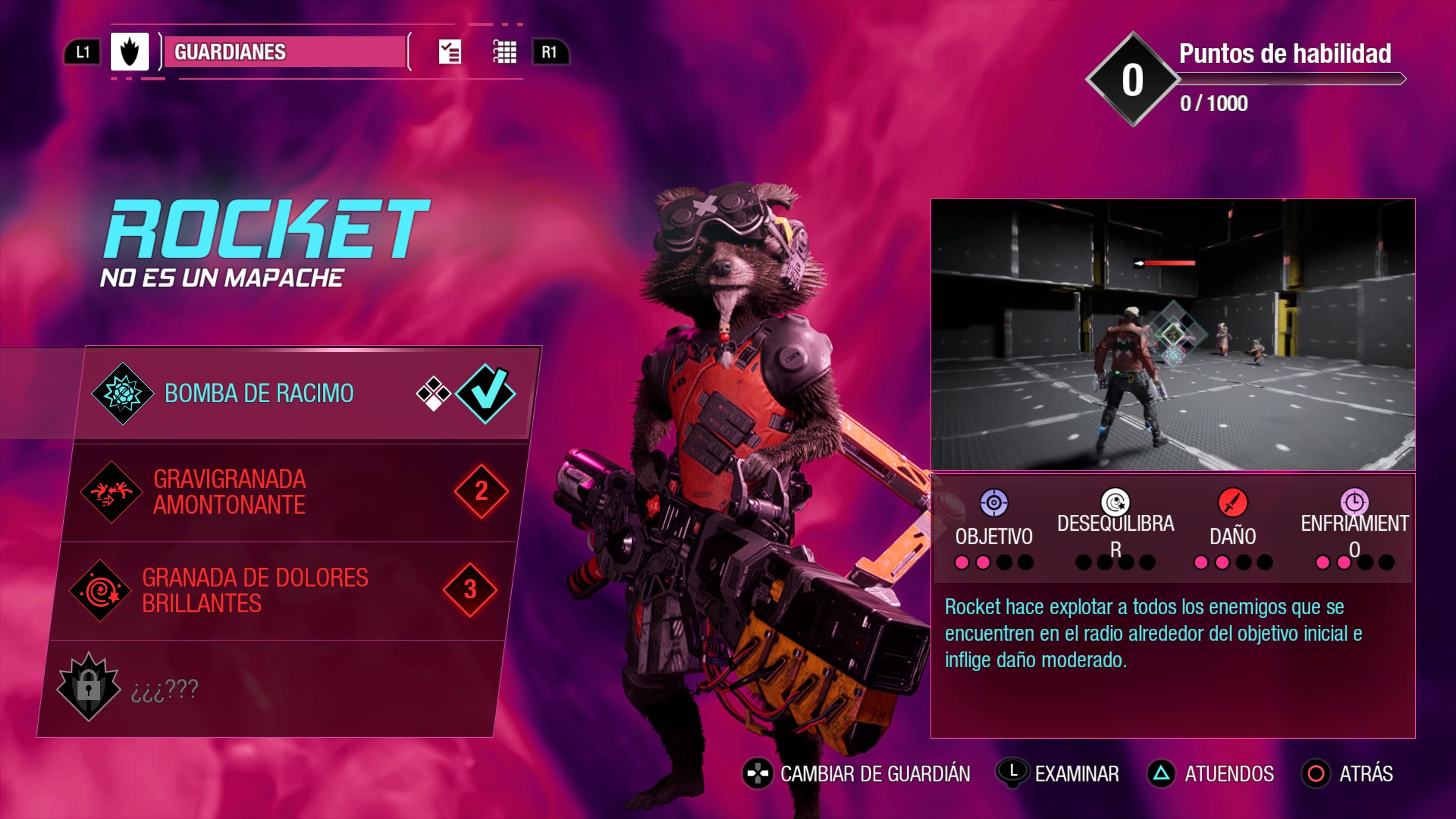Select the Bomba de Racimo ability
The width and height of the screenshot is (1456, 819).
coord(259,394)
